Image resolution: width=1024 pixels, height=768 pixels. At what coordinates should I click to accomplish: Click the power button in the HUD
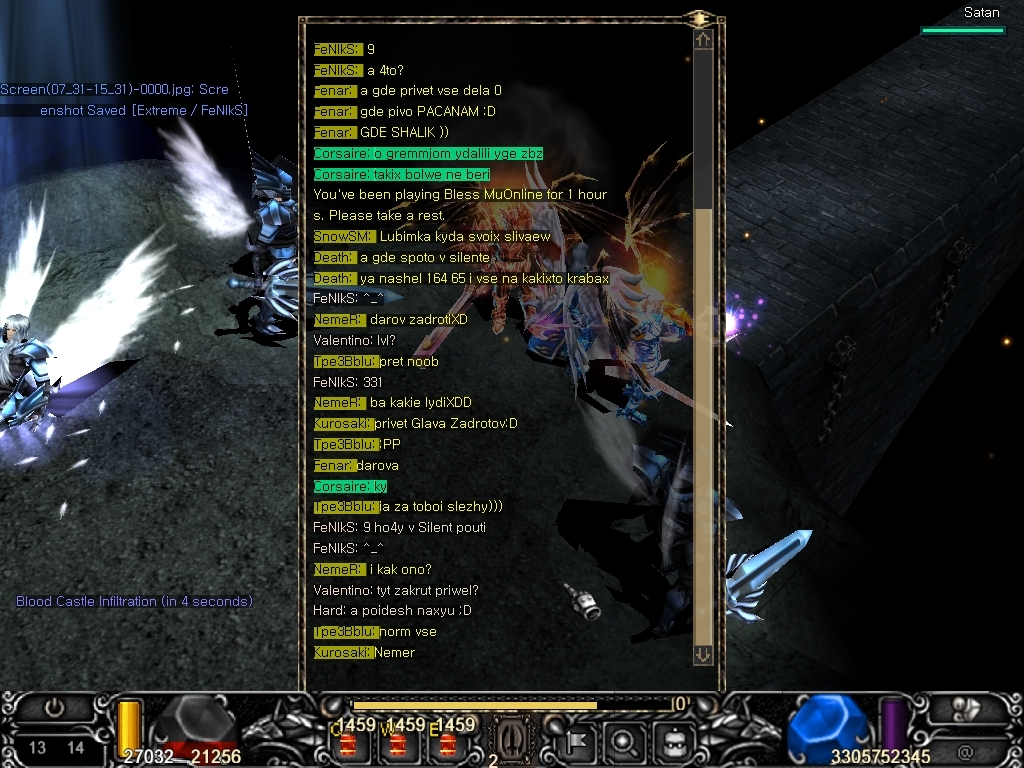[x=55, y=708]
